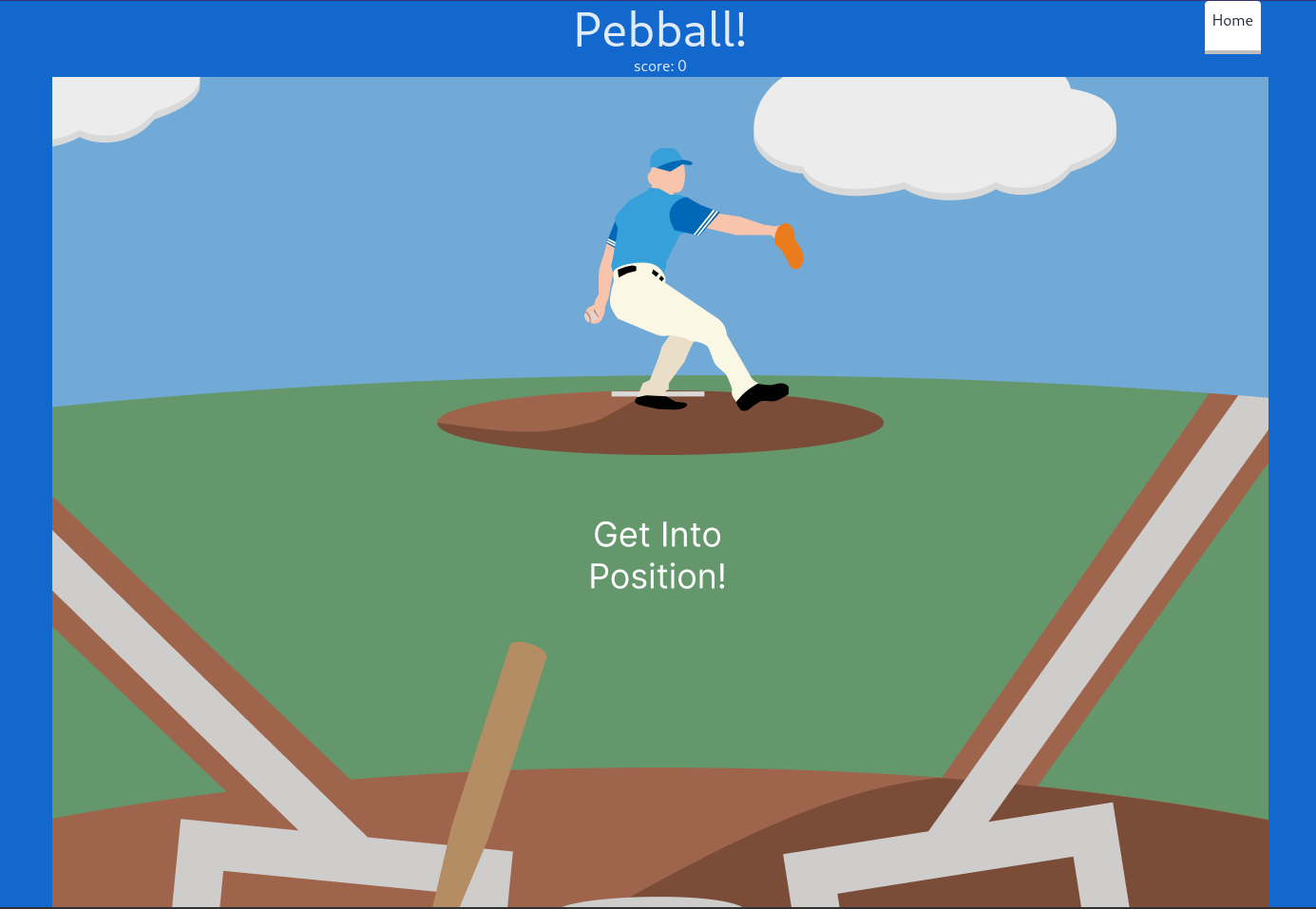1316x909 pixels.
Task: Click the score: 0 display
Action: (659, 66)
